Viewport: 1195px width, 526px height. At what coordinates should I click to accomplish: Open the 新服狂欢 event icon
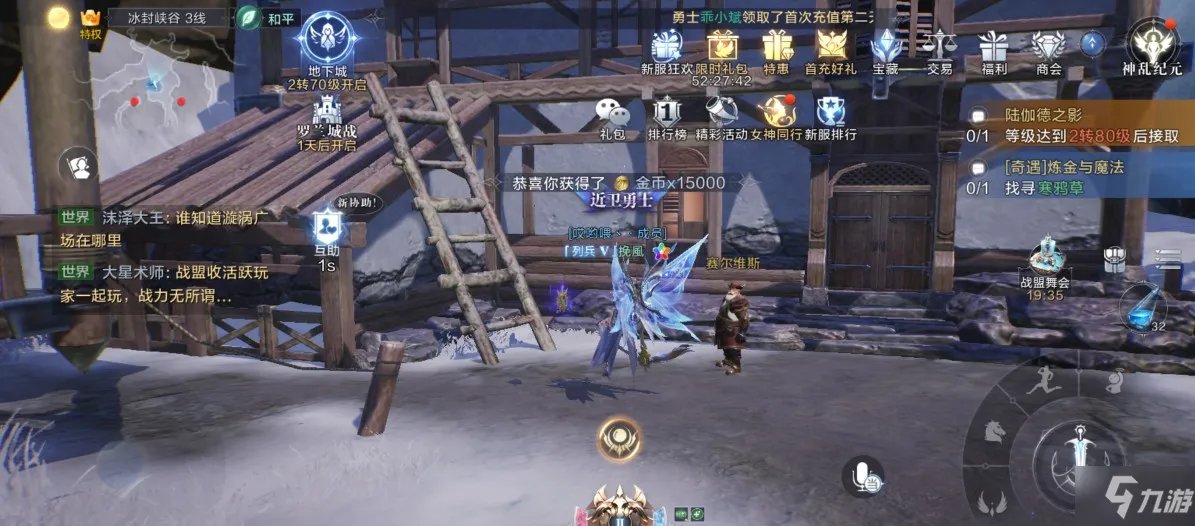[666, 47]
